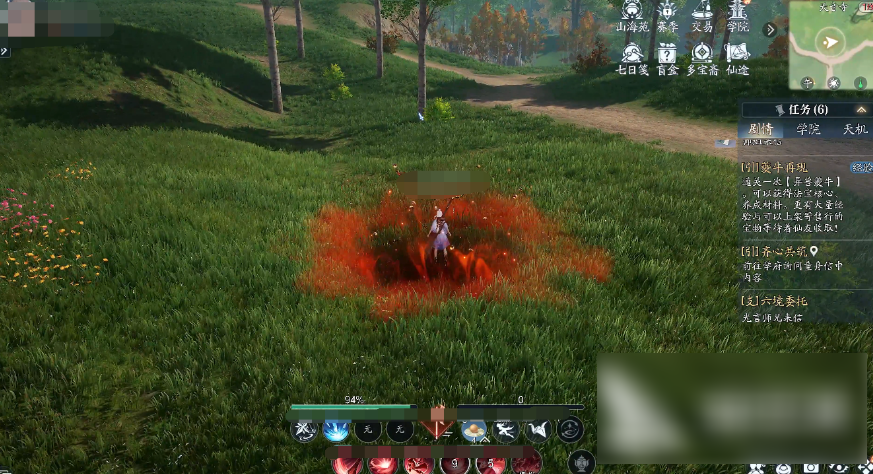This screenshot has width=873, height=474.
Task: Click the paper crane icon
Action: (x=538, y=430)
